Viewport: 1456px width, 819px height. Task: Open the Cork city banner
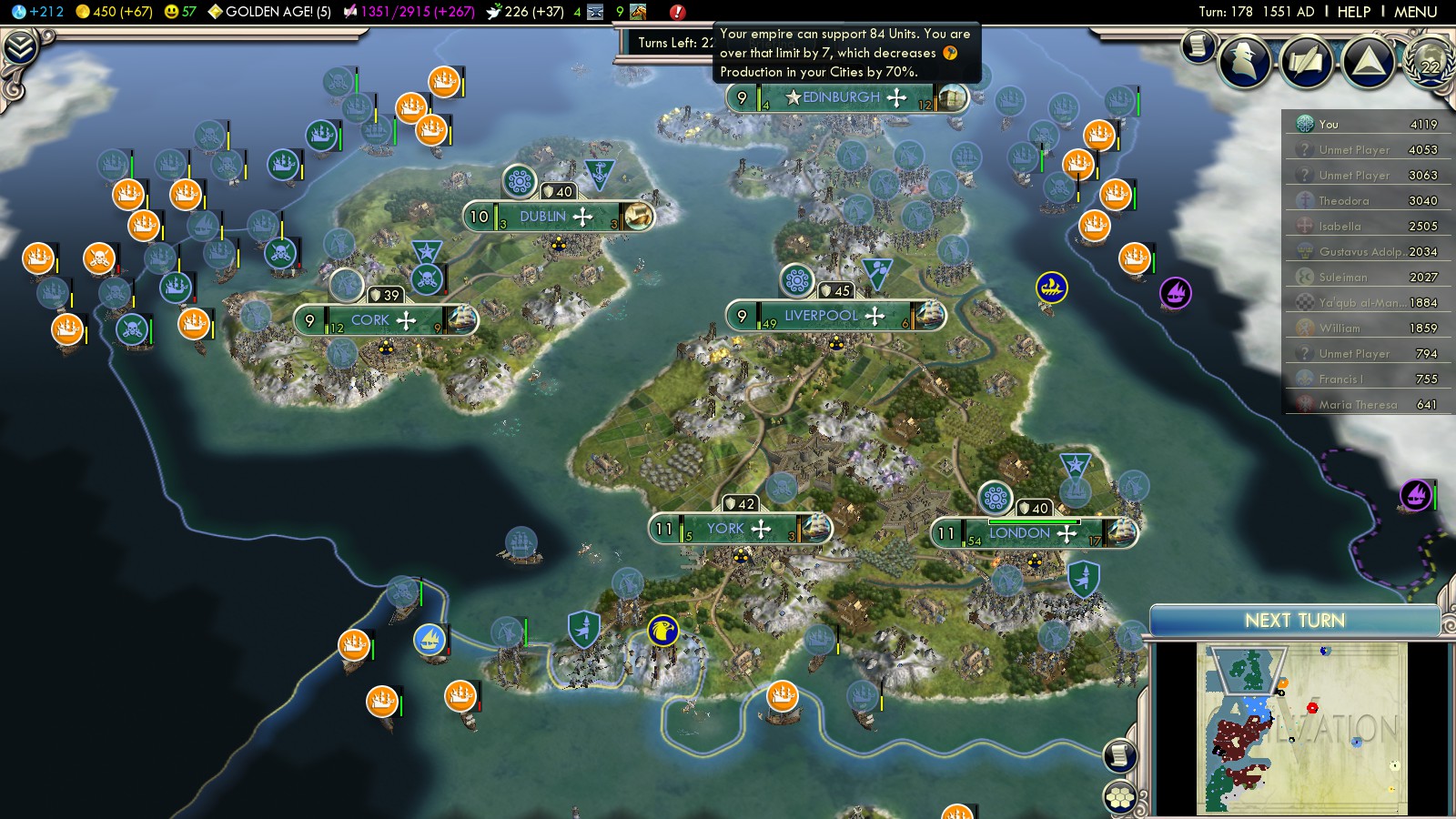pos(370,320)
